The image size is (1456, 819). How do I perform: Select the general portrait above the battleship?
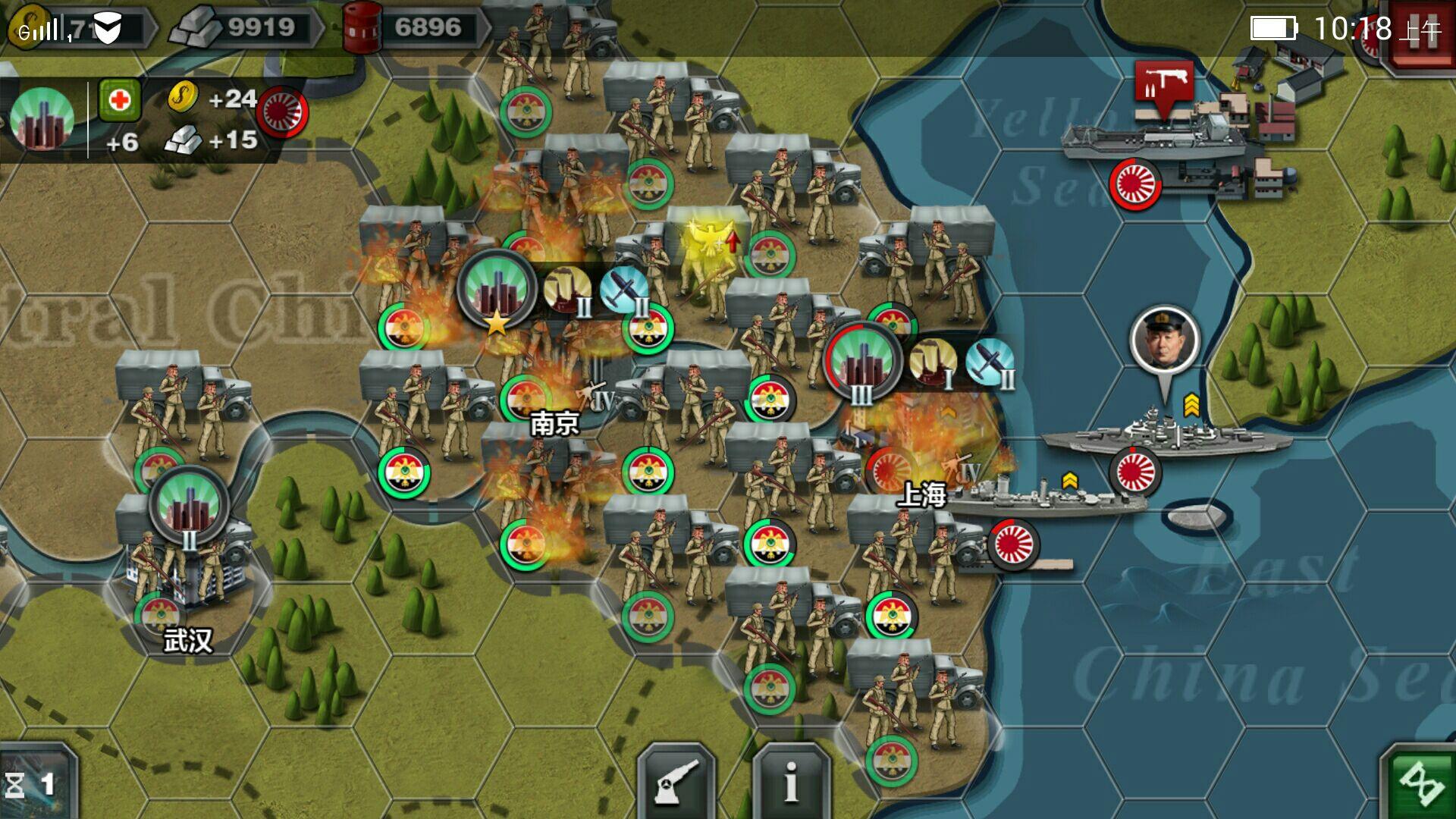tap(1164, 340)
